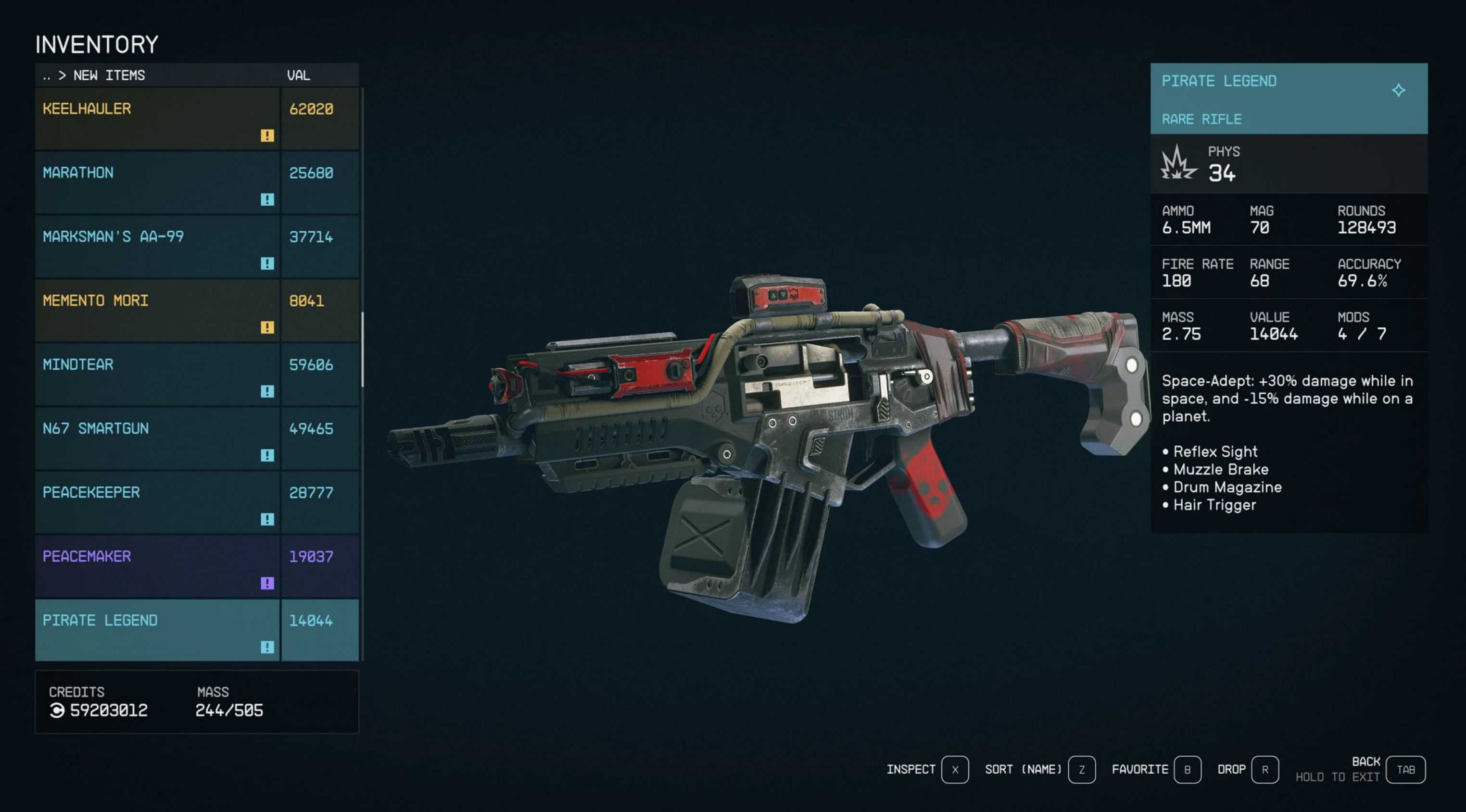Sort the list by the VAL column

tap(298, 75)
